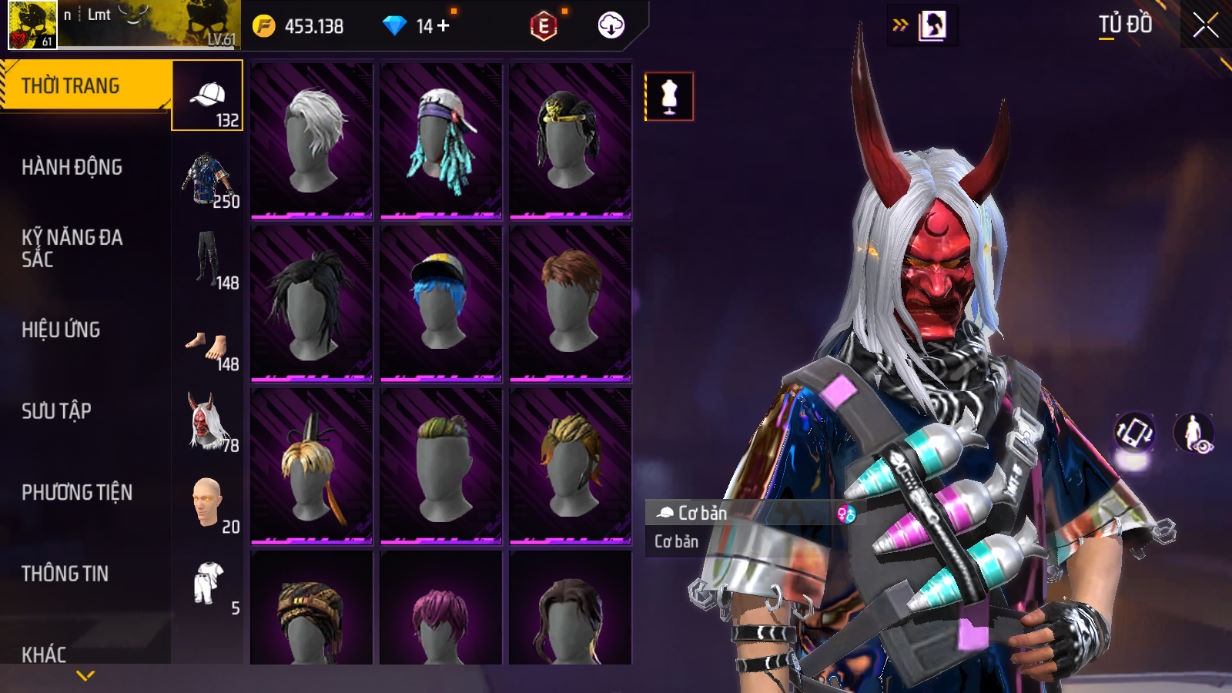Screen dimensions: 1232x693
Task: Choose the bald head face subcategory
Action: tap(208, 504)
